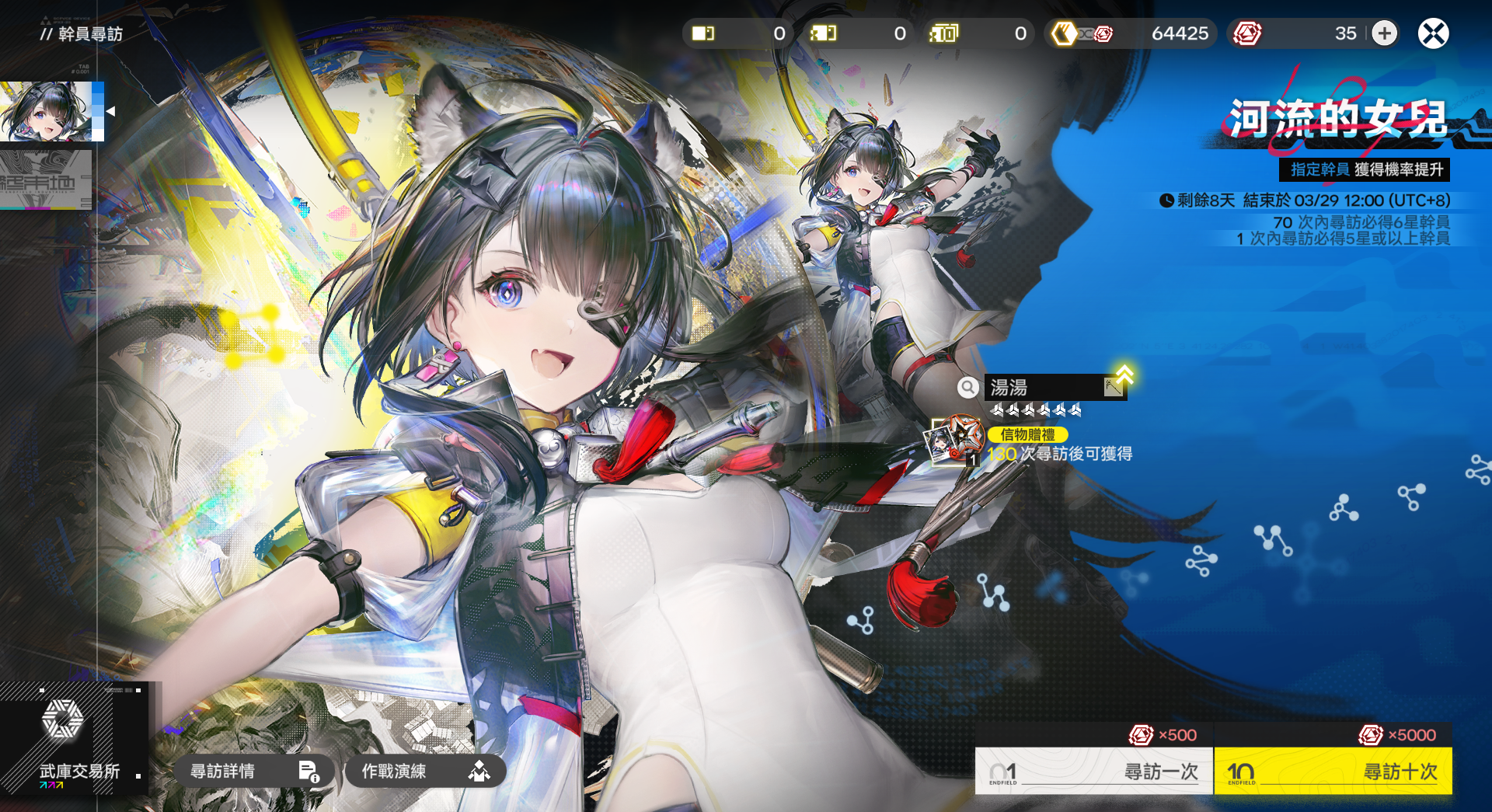Perform ten headhunts 尋訪十次
Screen dimensions: 1492x812
pos(1333,771)
